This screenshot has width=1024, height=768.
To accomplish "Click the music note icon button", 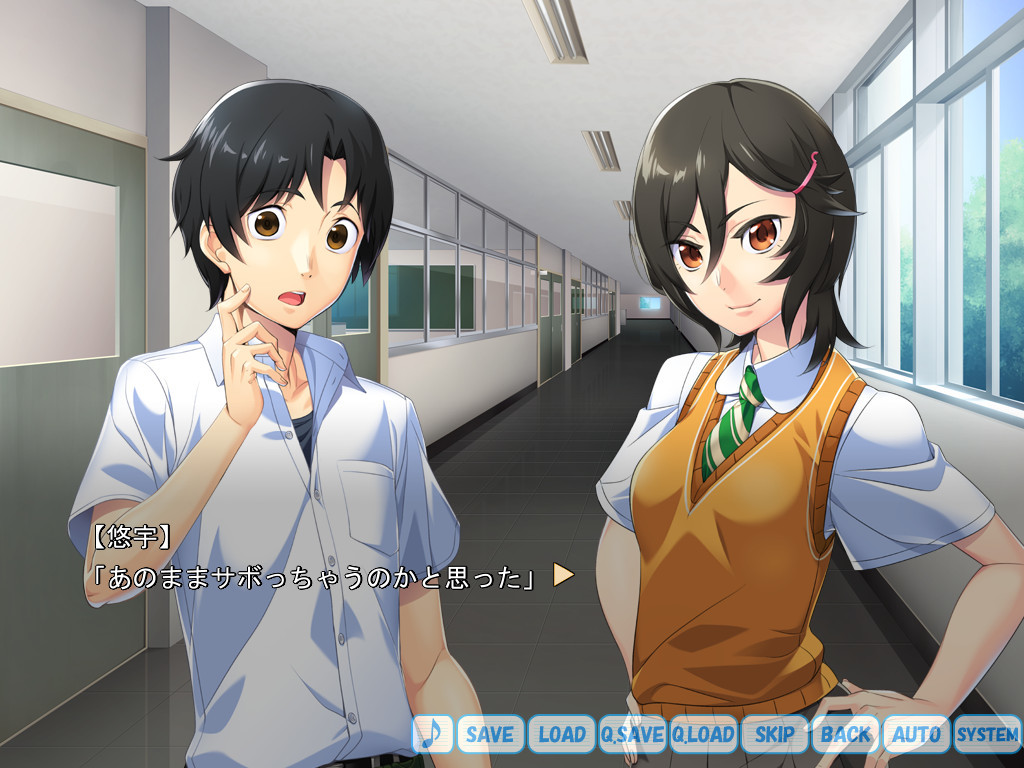I will pos(432,734).
